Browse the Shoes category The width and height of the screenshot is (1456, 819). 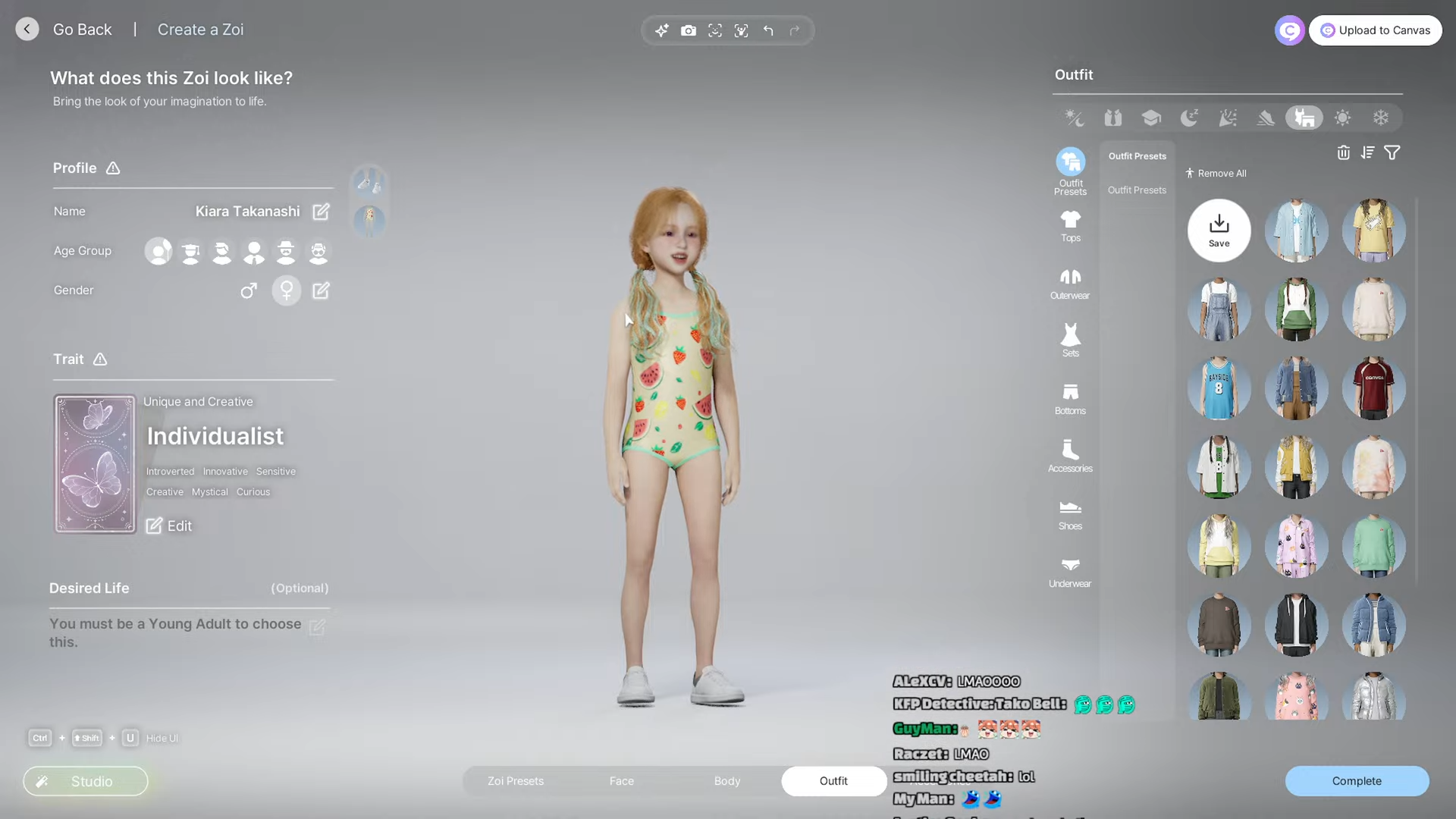point(1070,514)
